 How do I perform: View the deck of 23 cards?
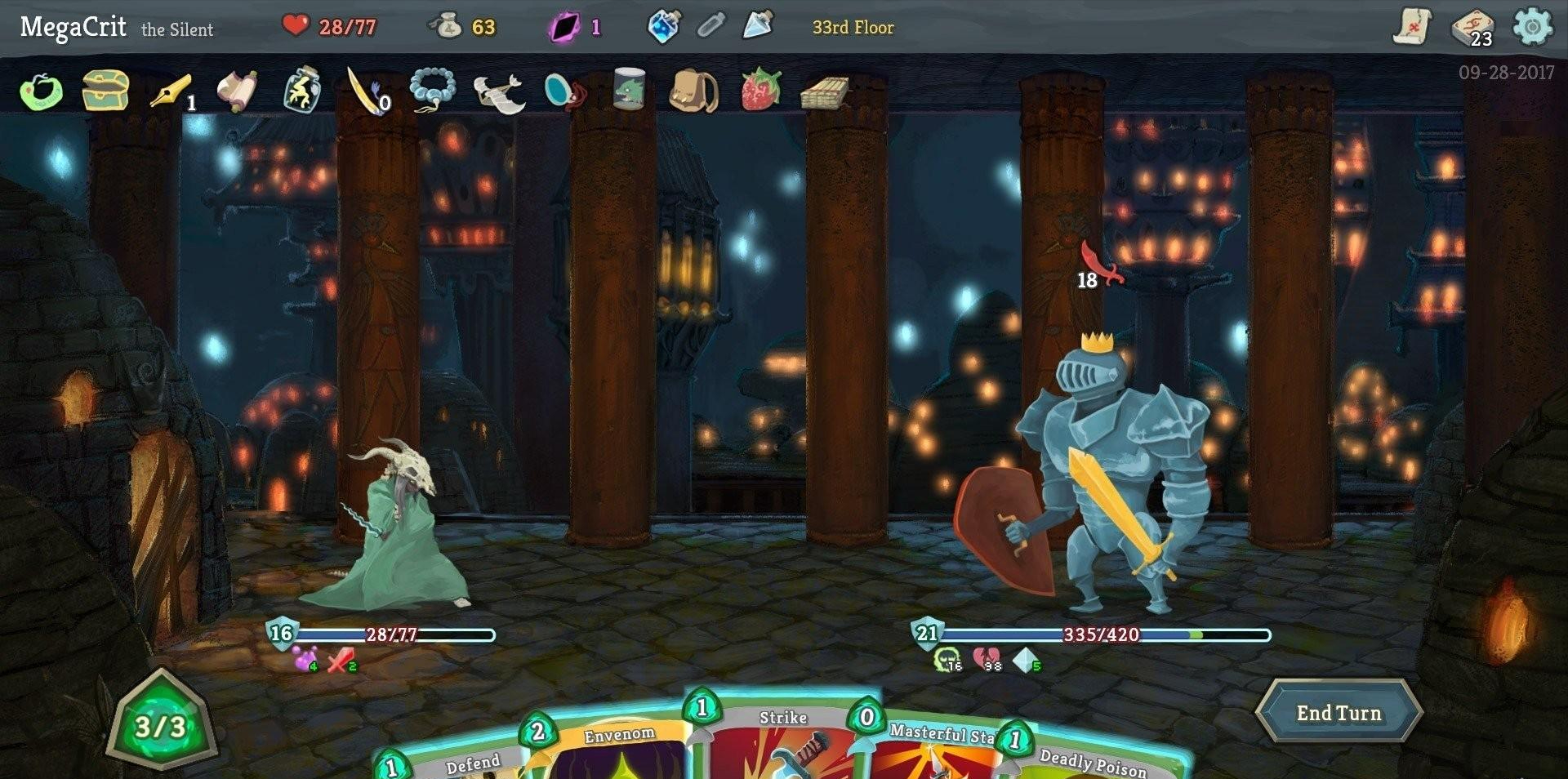click(1472, 29)
